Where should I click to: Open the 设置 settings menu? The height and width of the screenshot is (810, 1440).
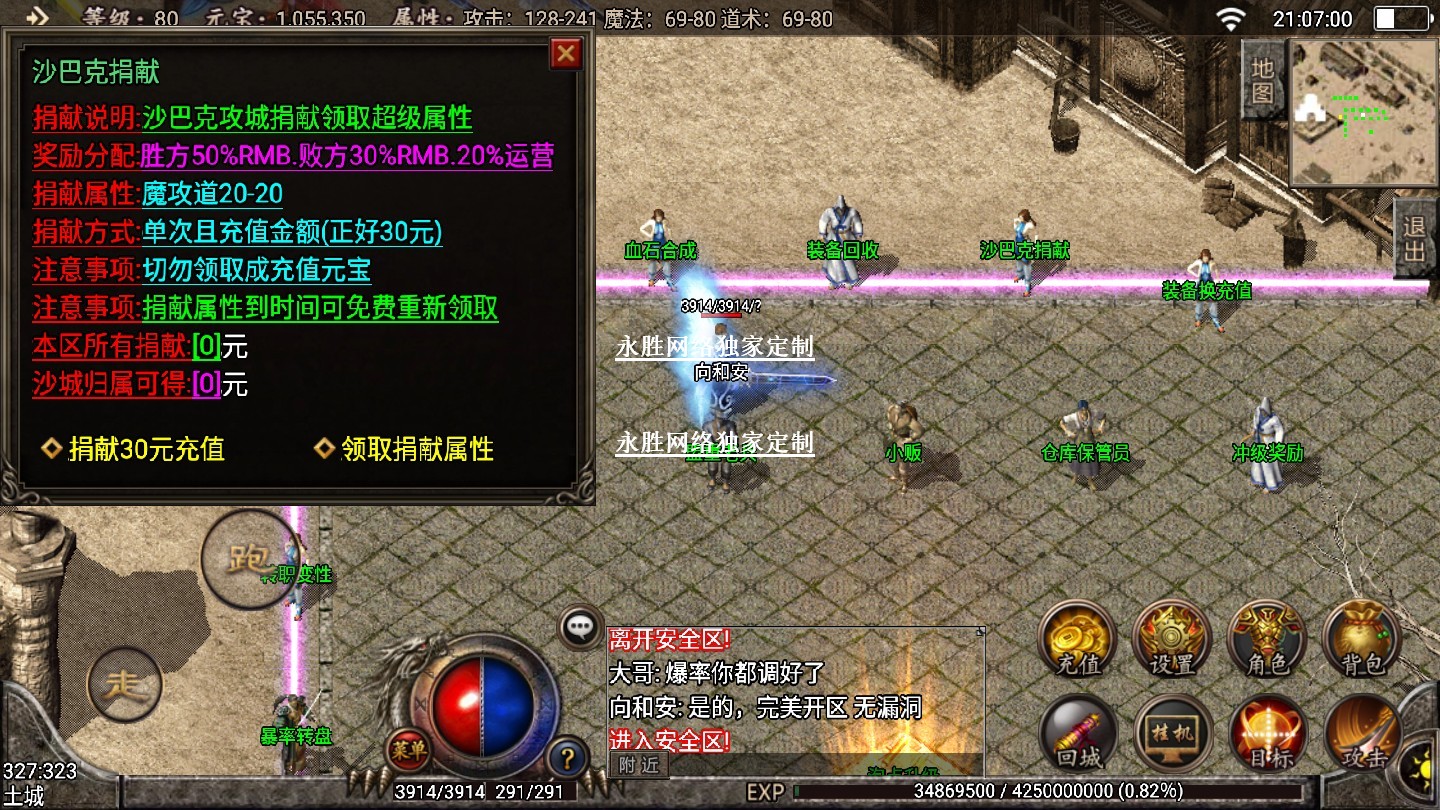pyautogui.click(x=1172, y=640)
